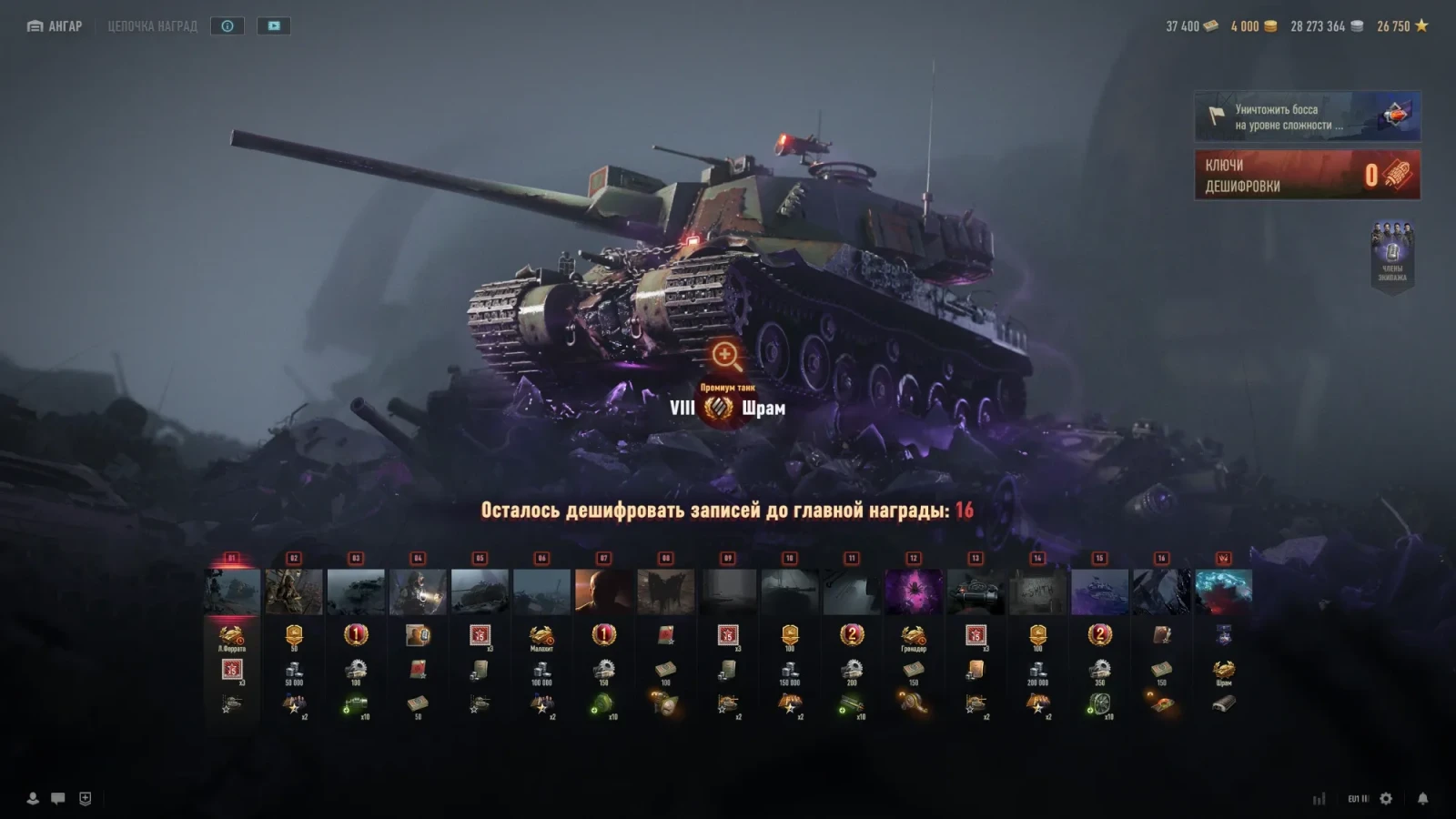Select reward stage 01 thumbnail
The height and width of the screenshot is (819, 1456).
point(232,591)
